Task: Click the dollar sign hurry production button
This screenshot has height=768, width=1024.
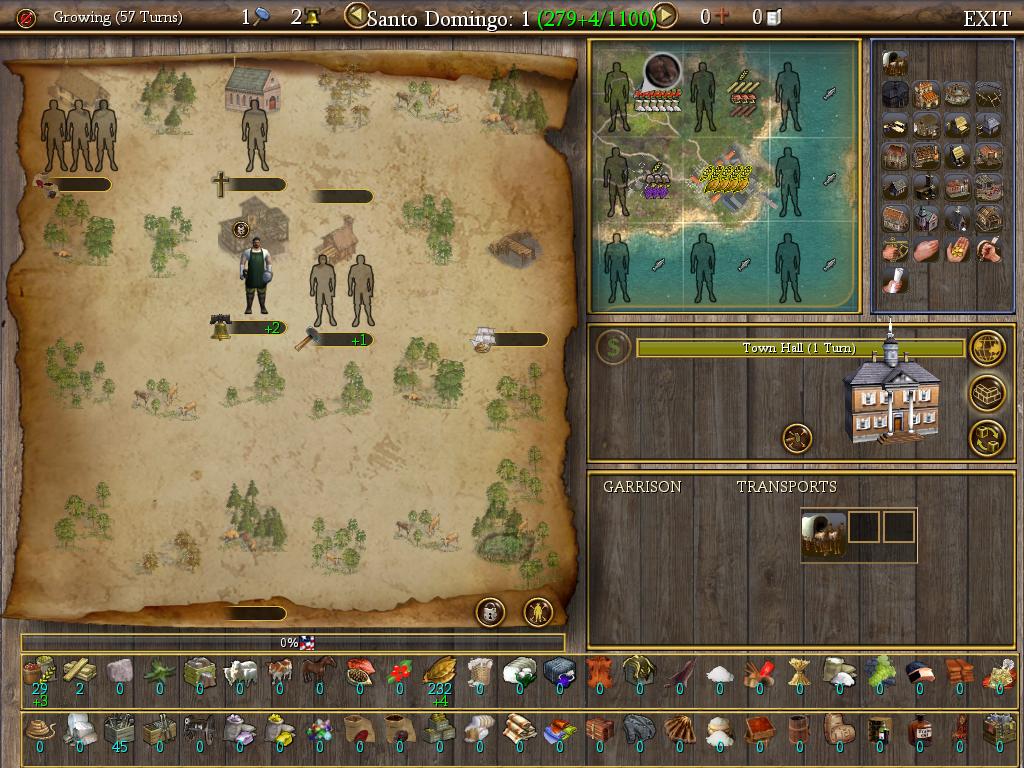Action: pos(612,347)
